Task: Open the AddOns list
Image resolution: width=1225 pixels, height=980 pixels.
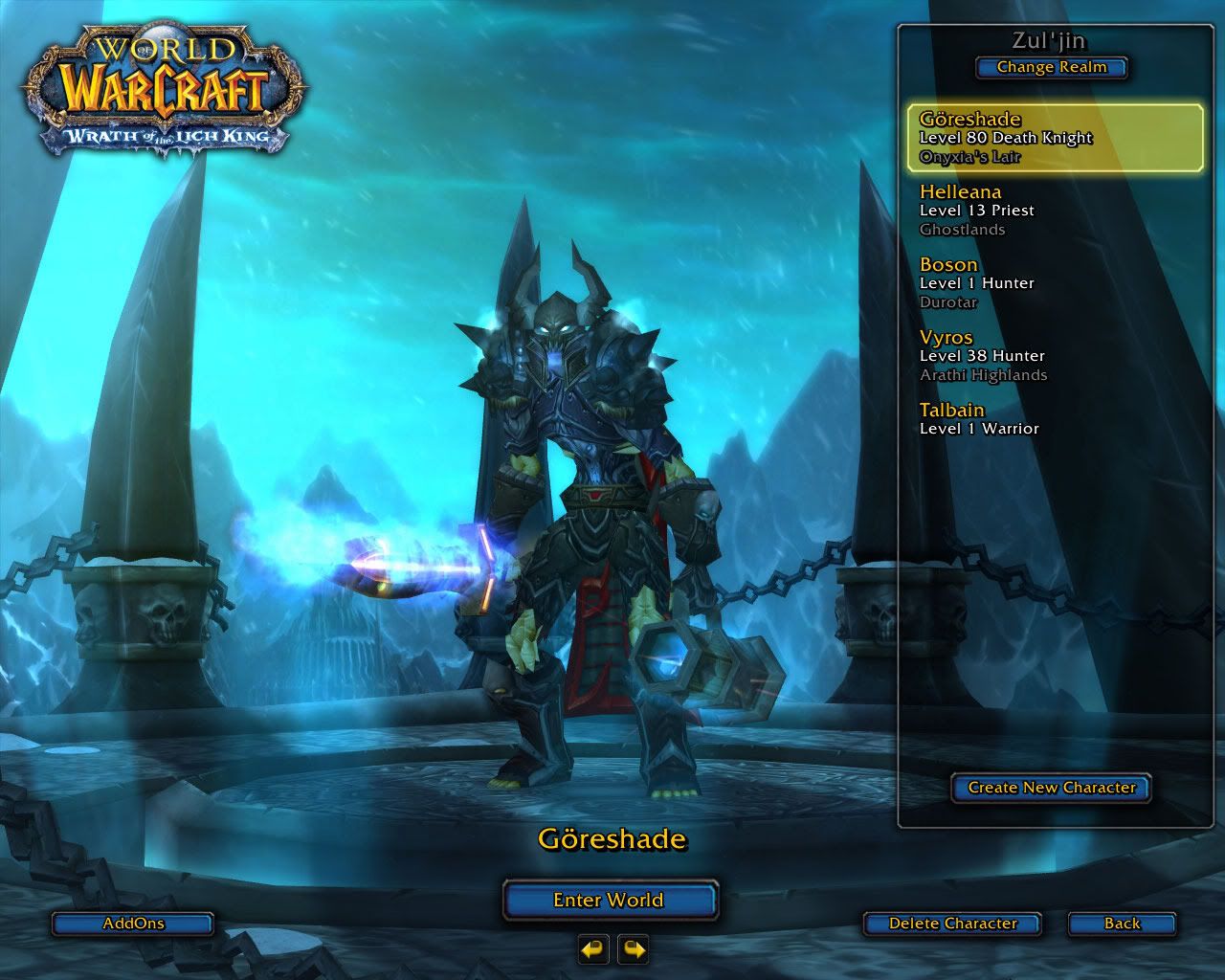Action: click(x=132, y=924)
